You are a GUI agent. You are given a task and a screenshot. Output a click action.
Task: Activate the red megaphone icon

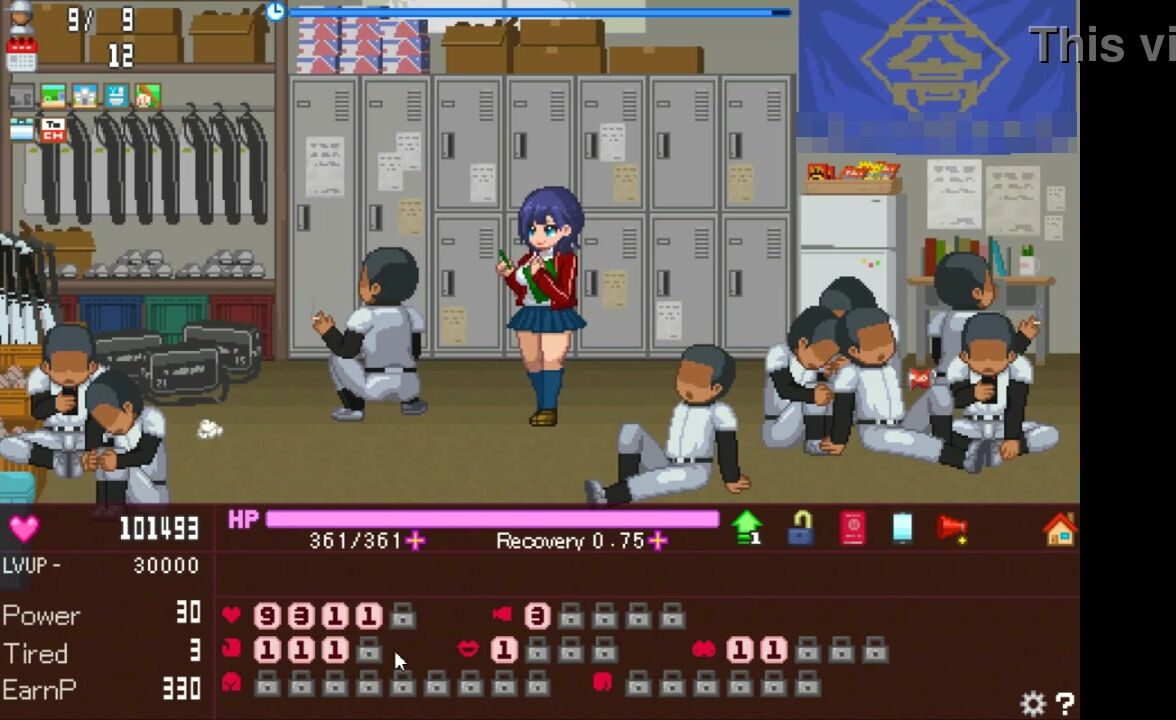tap(952, 527)
